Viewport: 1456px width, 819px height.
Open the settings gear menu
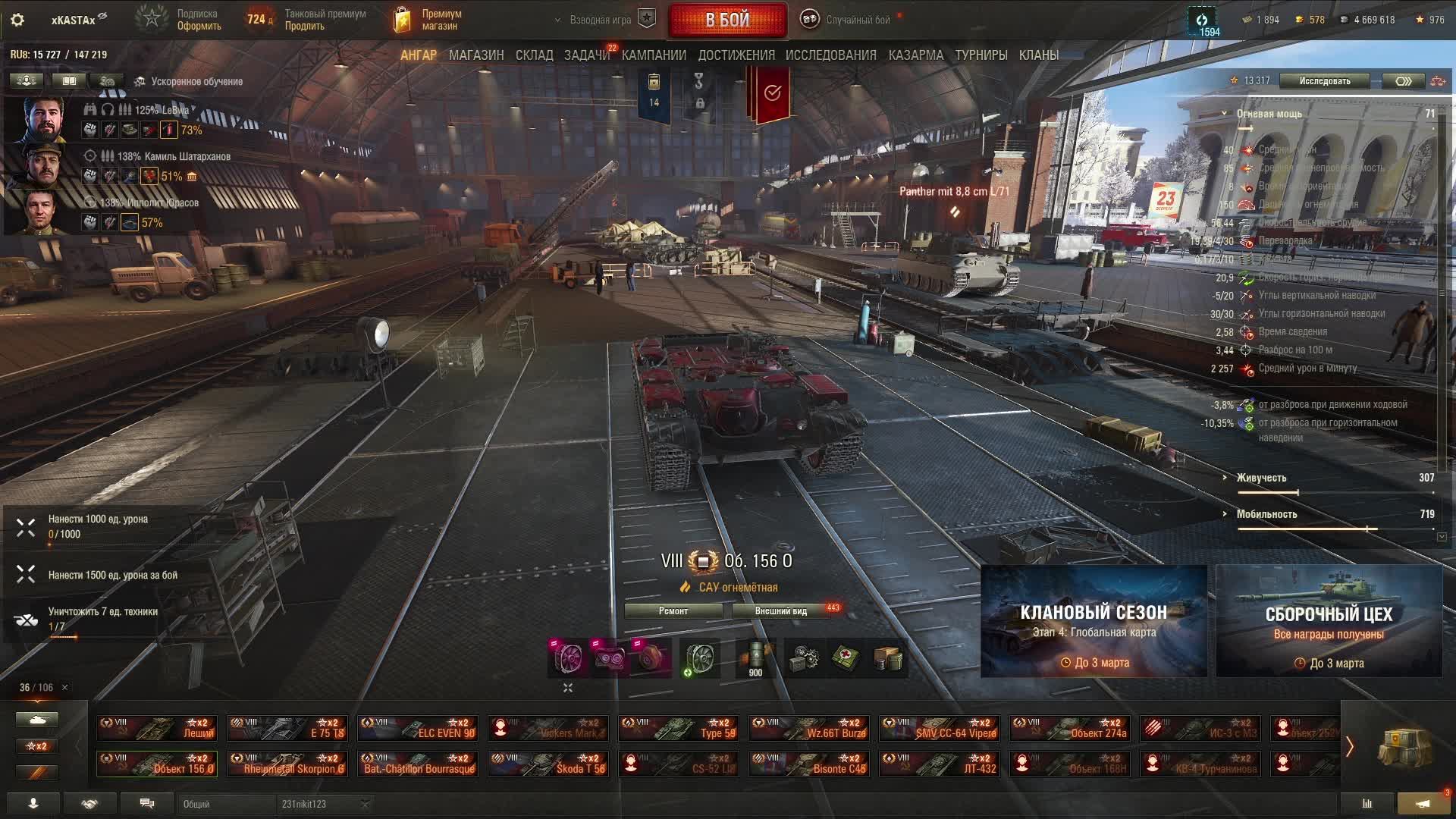point(17,20)
